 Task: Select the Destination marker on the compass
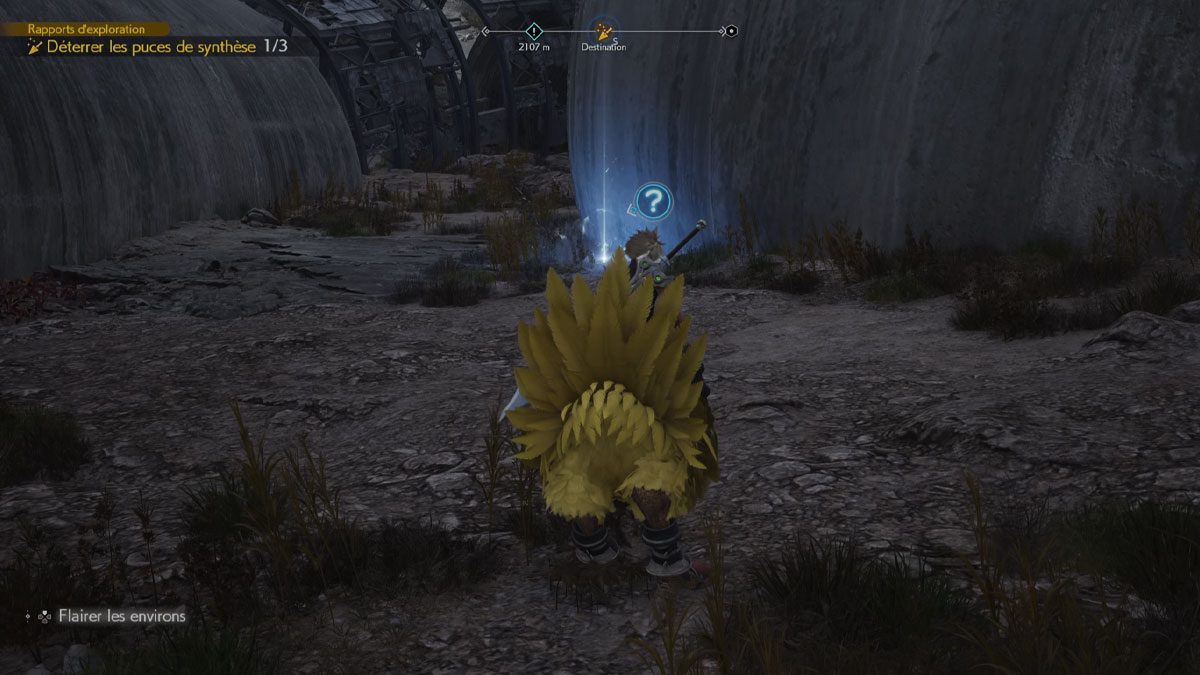point(603,31)
